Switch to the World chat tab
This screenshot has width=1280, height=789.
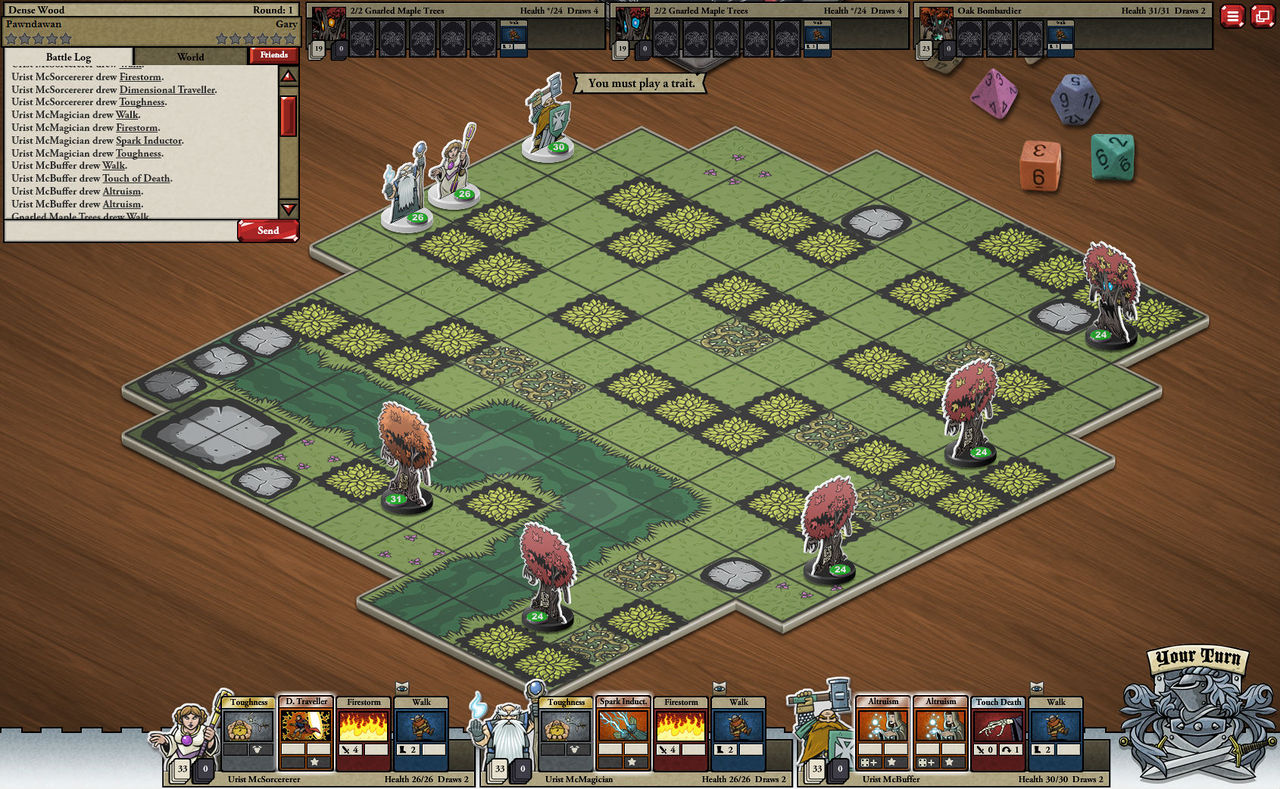[x=190, y=56]
